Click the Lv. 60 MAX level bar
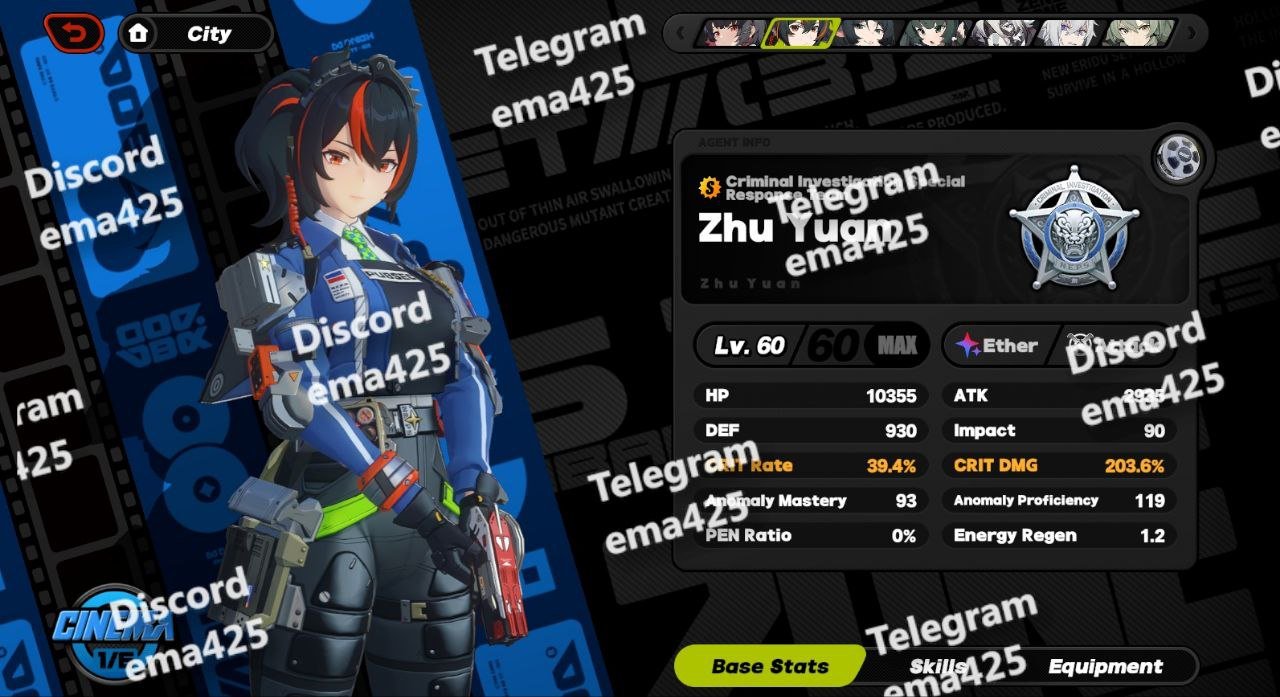Screen dimensions: 1280x697 coord(812,345)
